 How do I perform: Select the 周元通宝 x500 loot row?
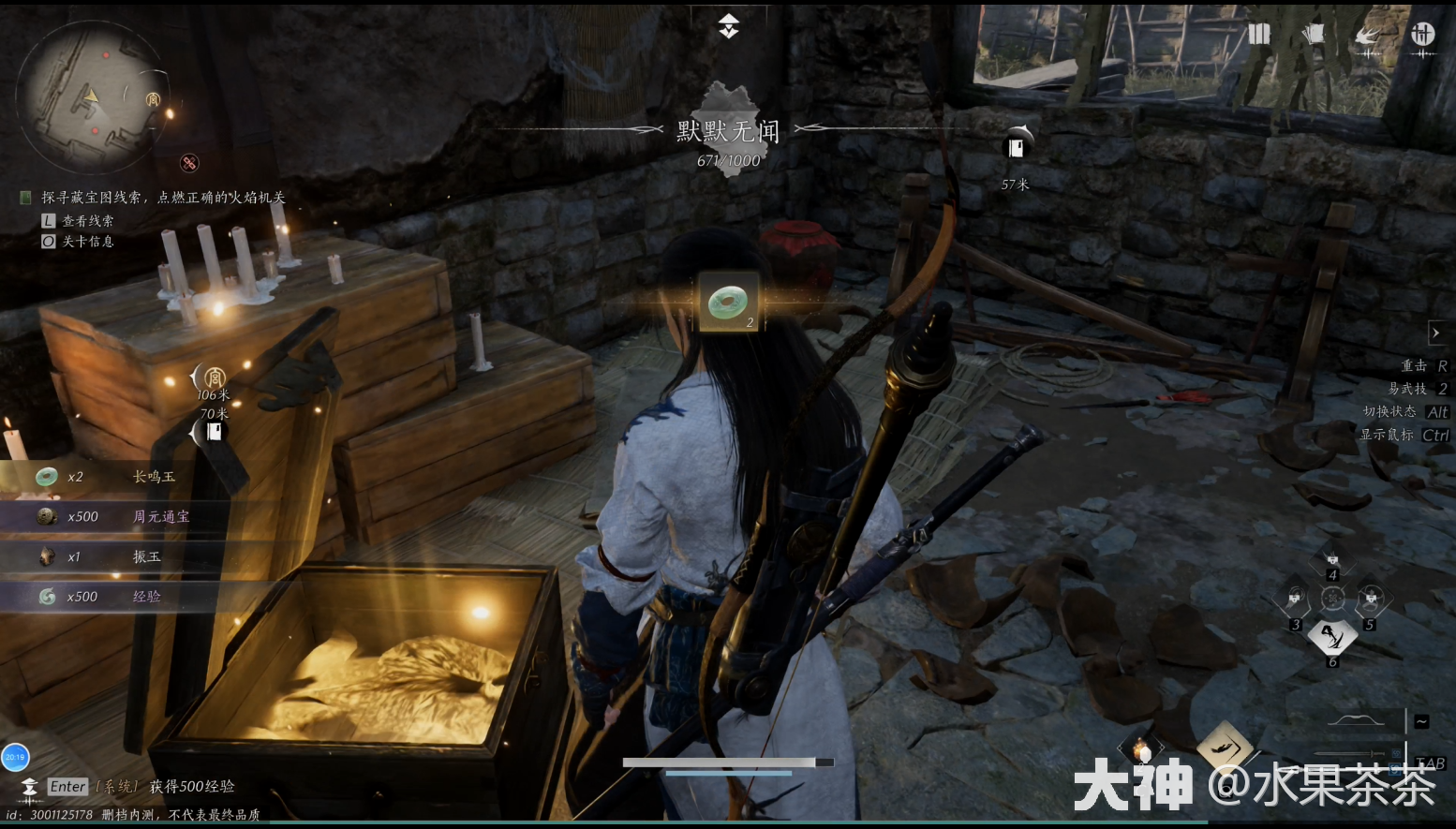click(x=112, y=516)
